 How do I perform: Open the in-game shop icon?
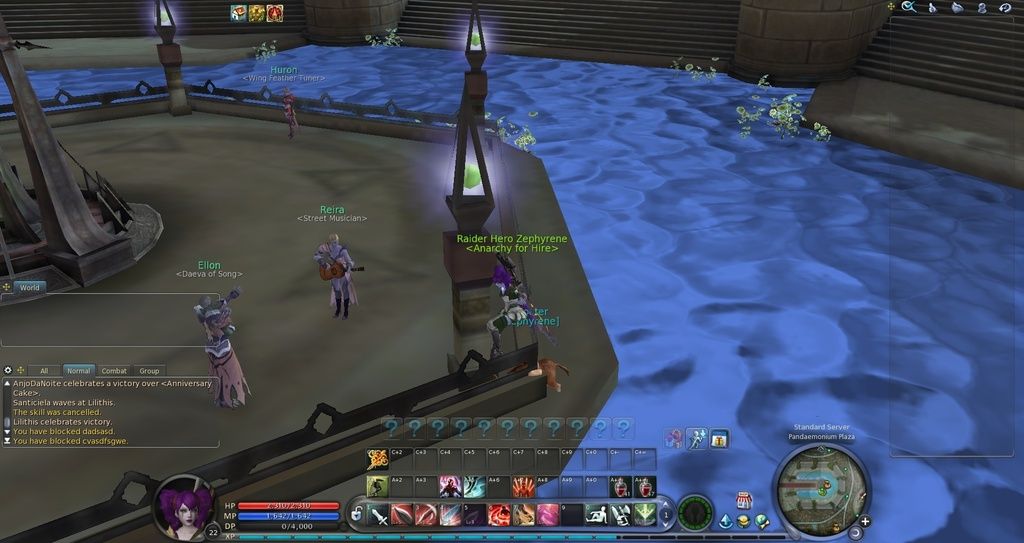tap(744, 500)
